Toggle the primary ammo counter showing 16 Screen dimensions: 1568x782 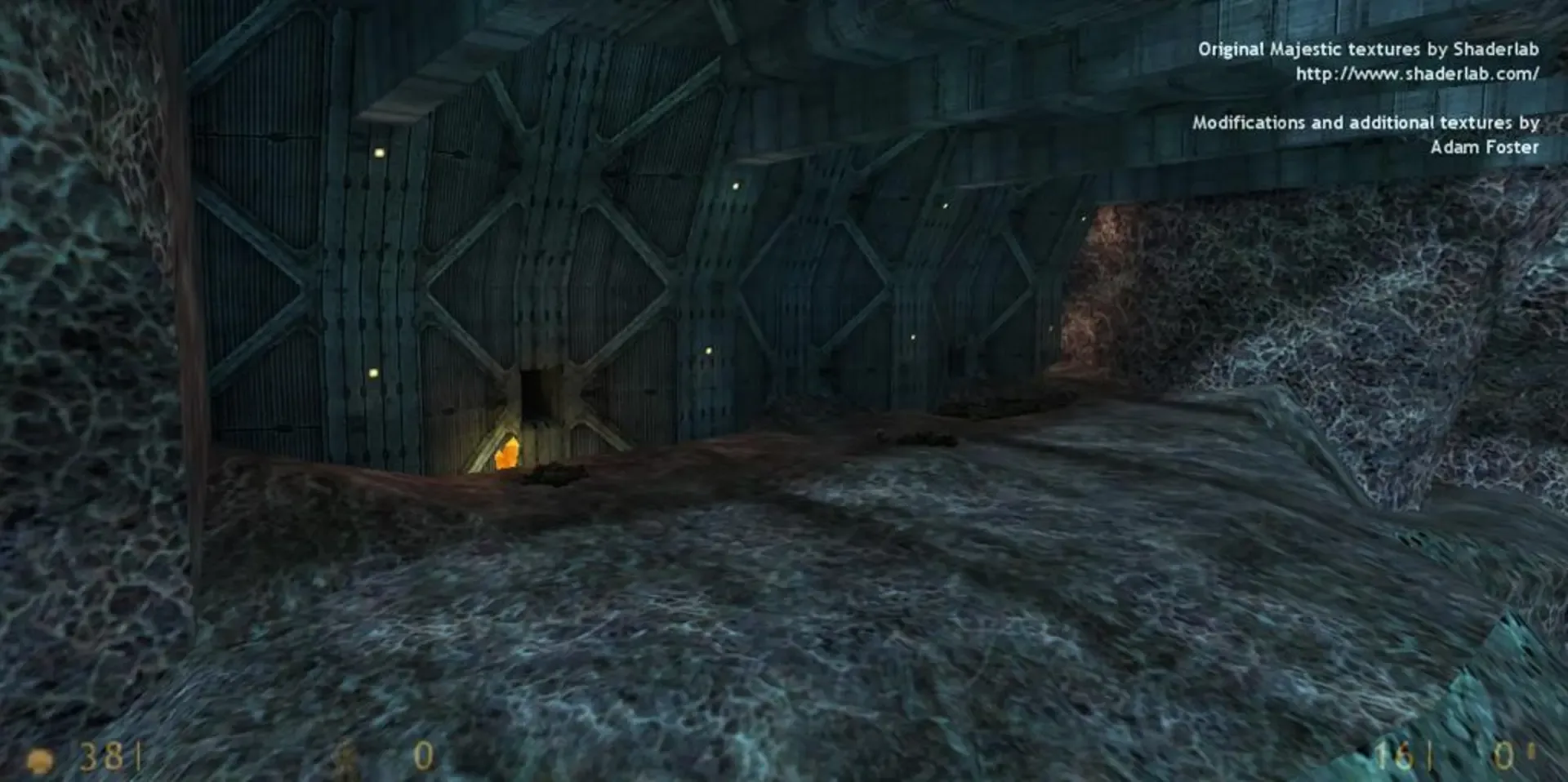click(1393, 755)
